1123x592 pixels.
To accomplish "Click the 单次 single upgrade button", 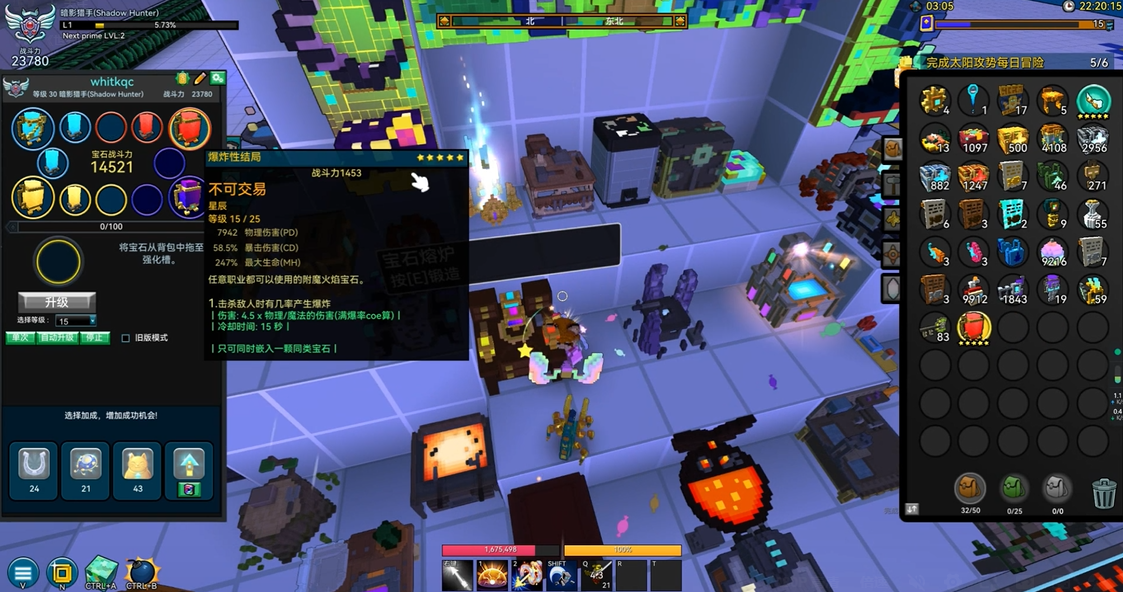I will pos(19,338).
